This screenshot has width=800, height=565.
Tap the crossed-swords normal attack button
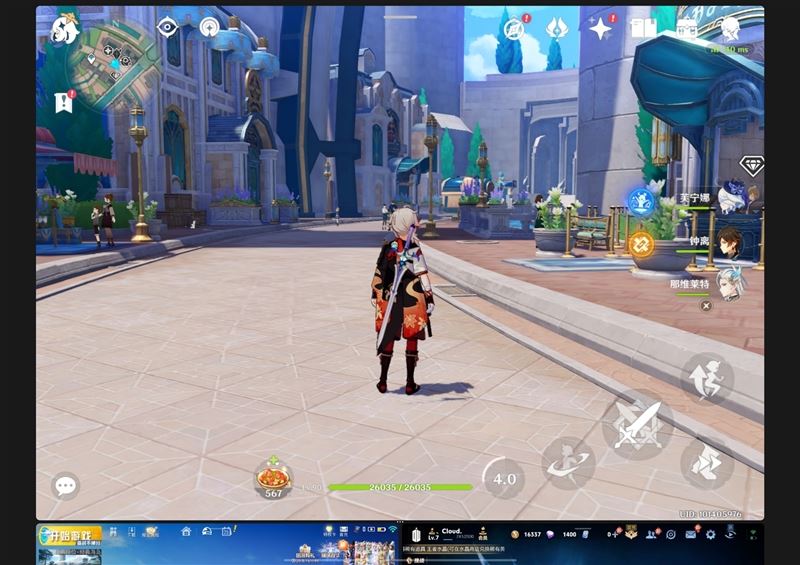637,424
